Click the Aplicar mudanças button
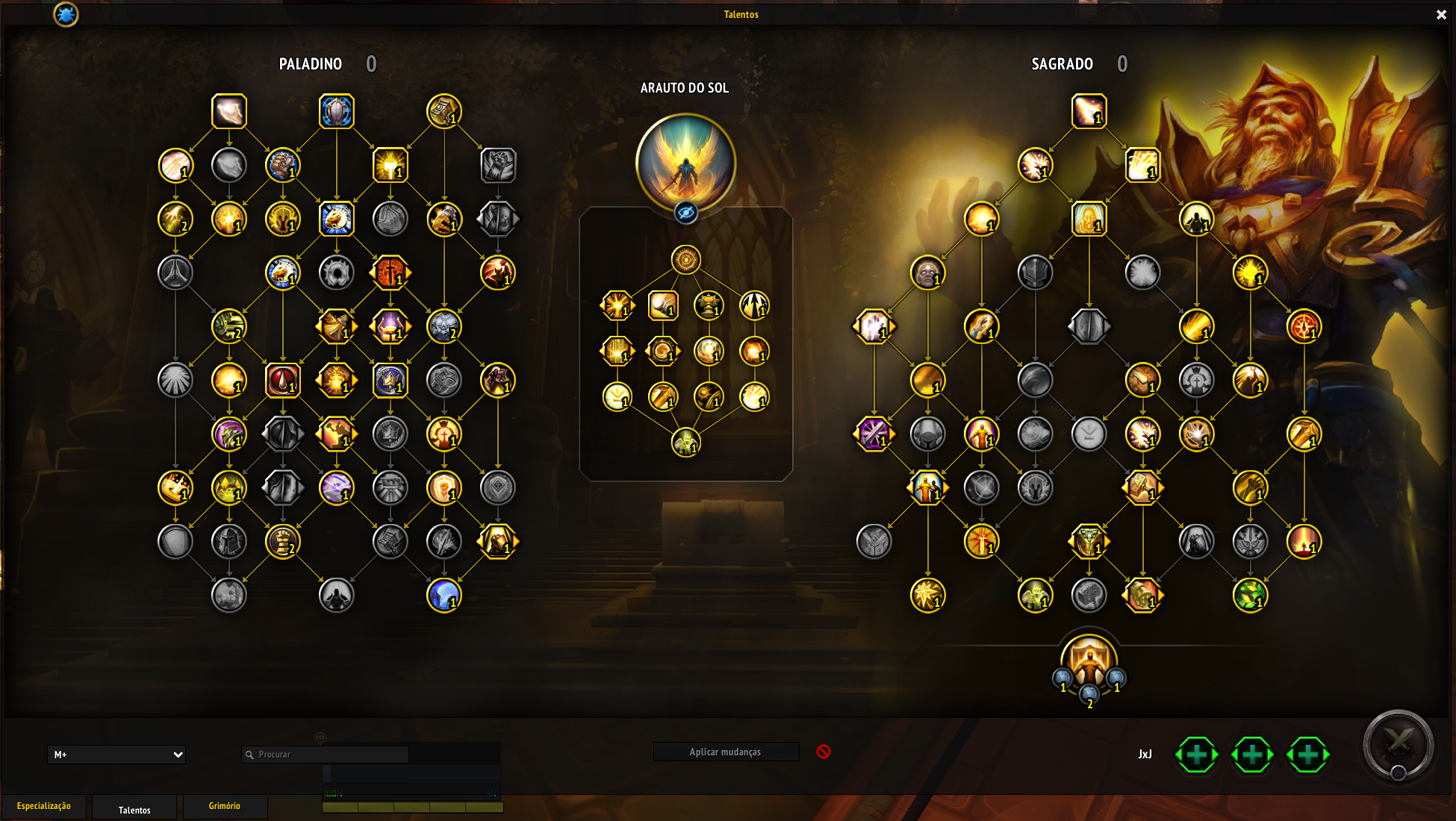1456x821 pixels. click(x=725, y=752)
